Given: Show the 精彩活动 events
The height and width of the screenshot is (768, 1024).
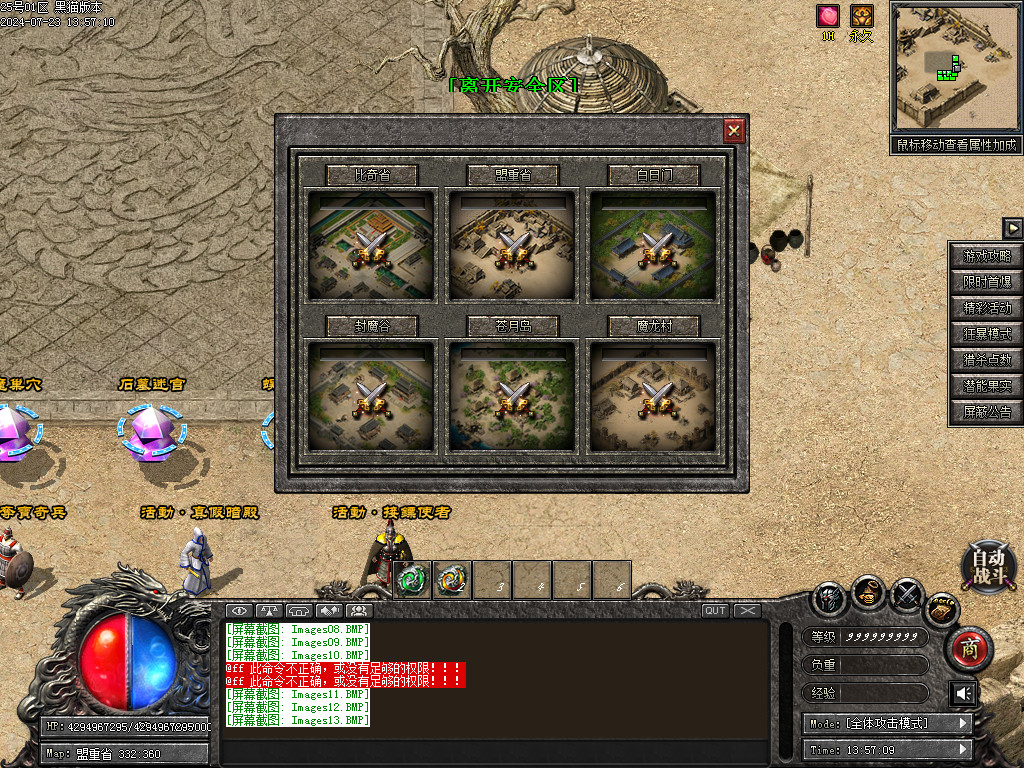Looking at the screenshot, I should point(986,308).
